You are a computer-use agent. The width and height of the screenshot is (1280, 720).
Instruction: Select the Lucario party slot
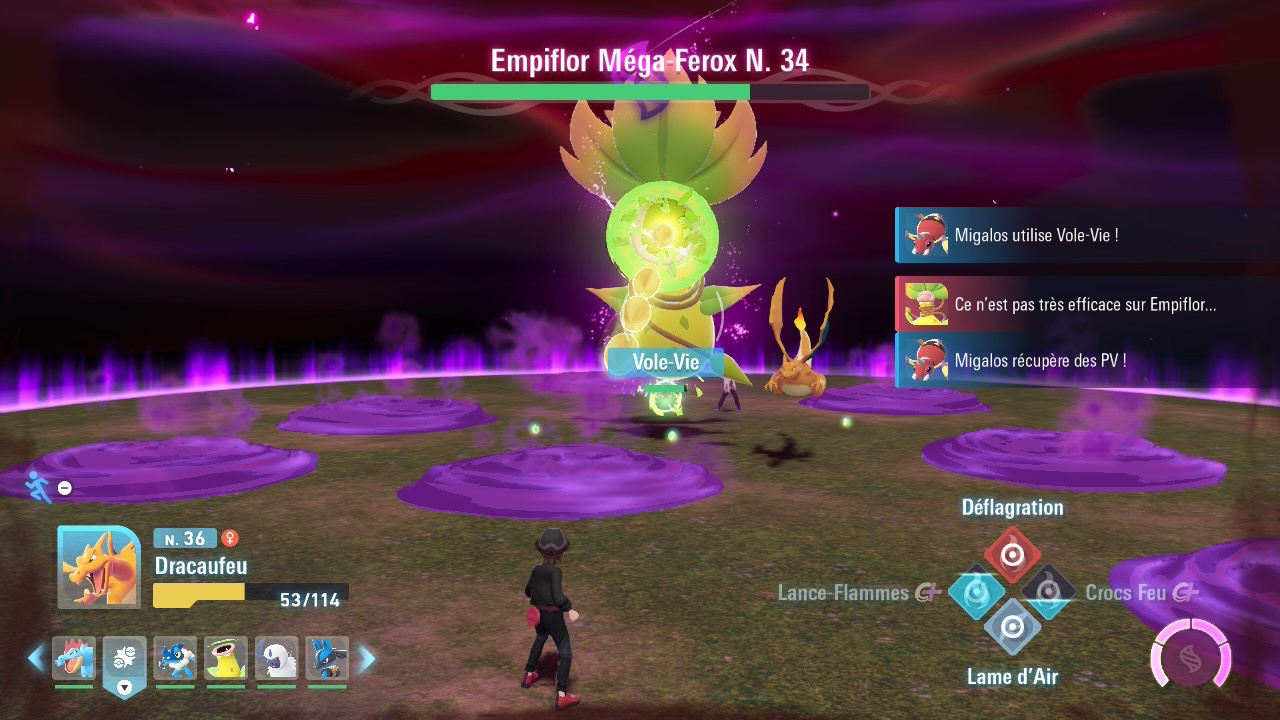327,658
